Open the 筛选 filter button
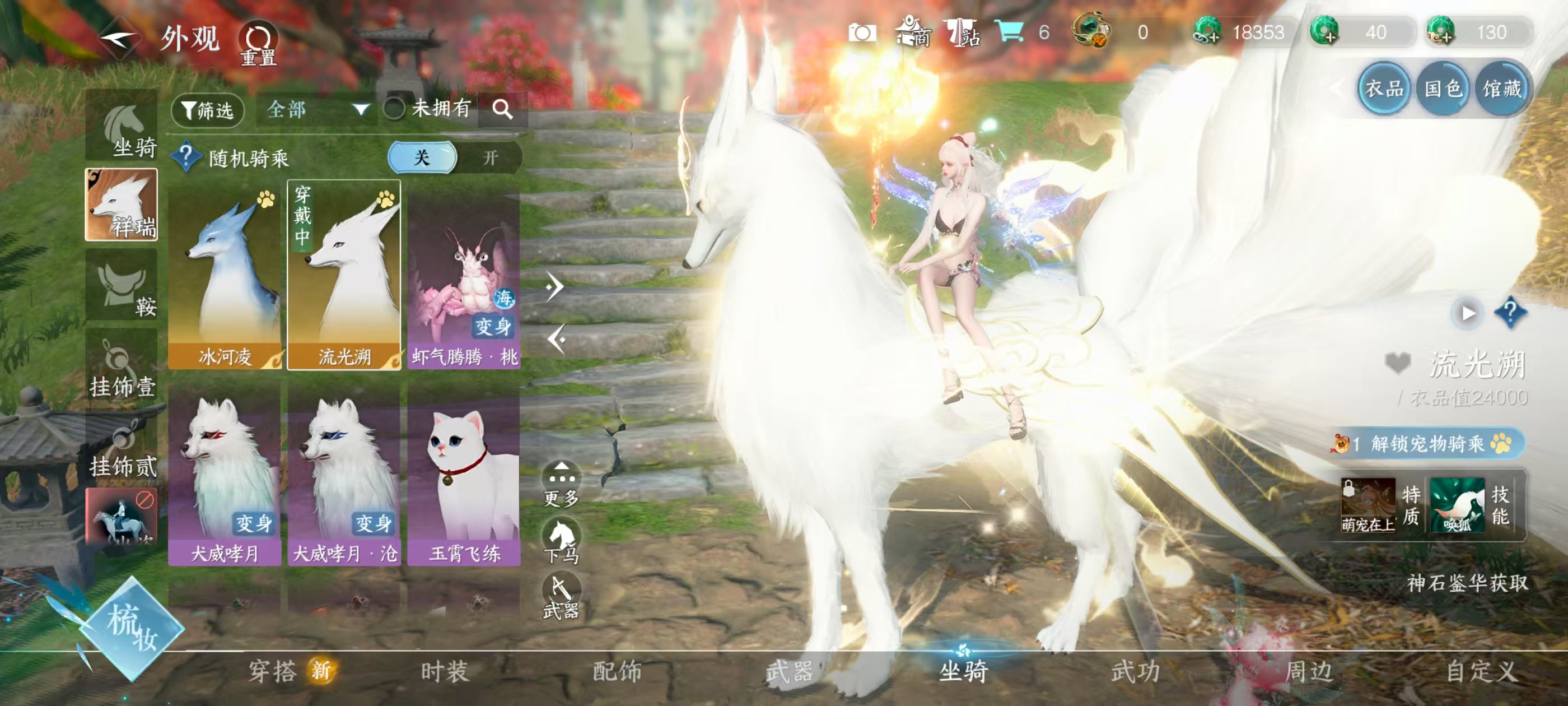Image resolution: width=1568 pixels, height=706 pixels. click(208, 110)
